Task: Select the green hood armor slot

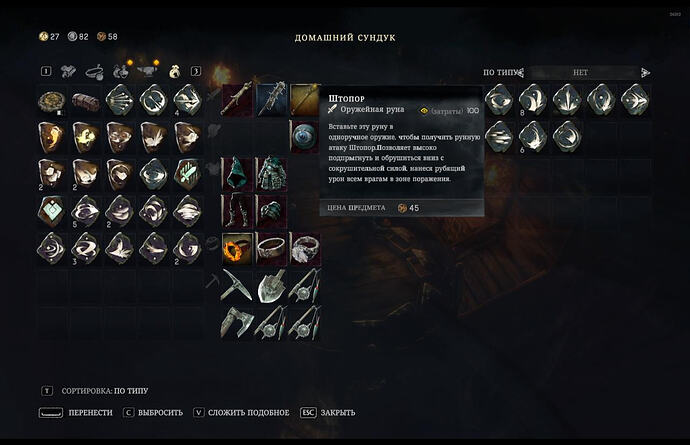Action: [x=237, y=171]
